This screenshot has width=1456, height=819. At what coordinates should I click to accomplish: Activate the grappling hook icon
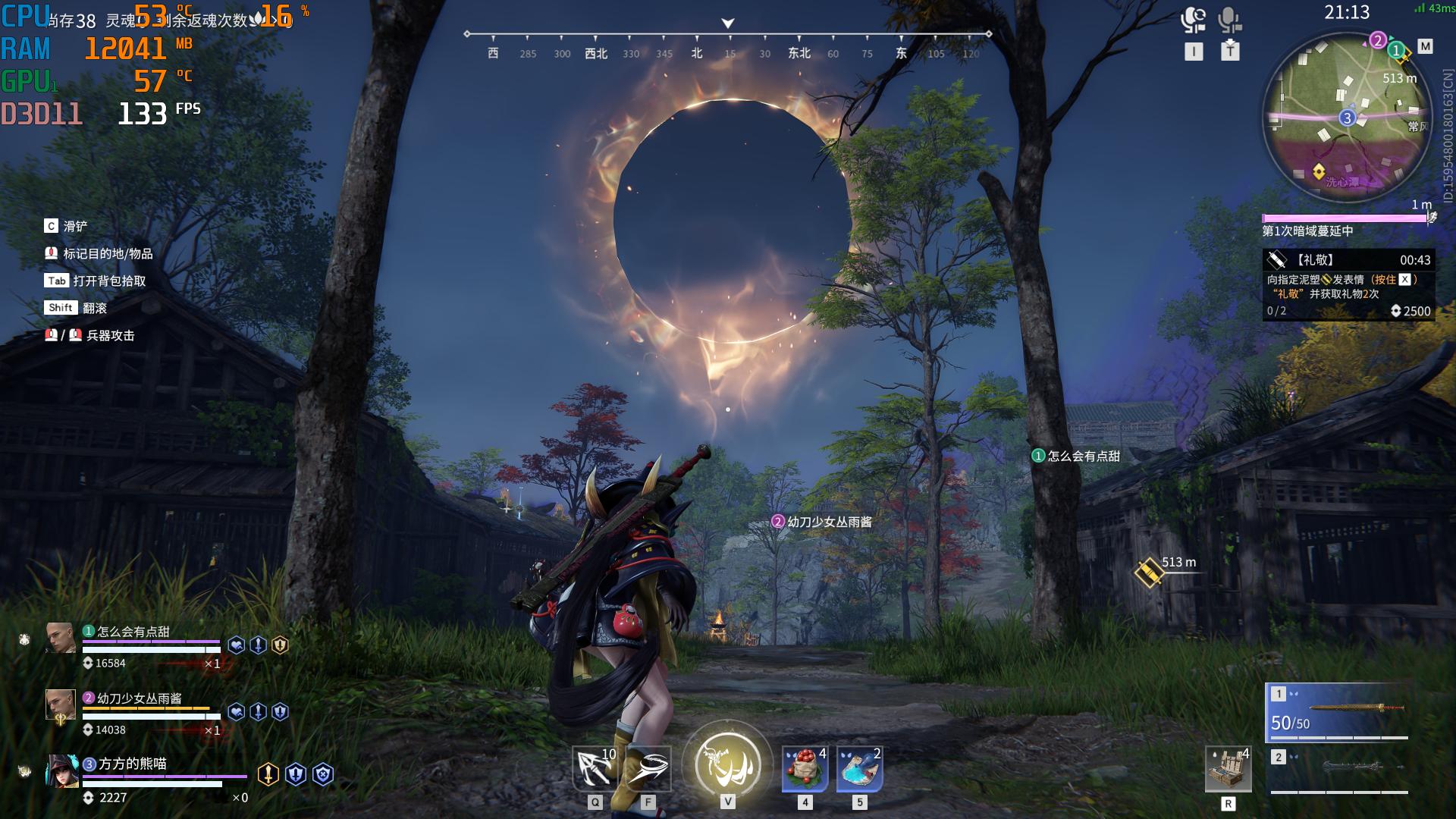pyautogui.click(x=595, y=769)
